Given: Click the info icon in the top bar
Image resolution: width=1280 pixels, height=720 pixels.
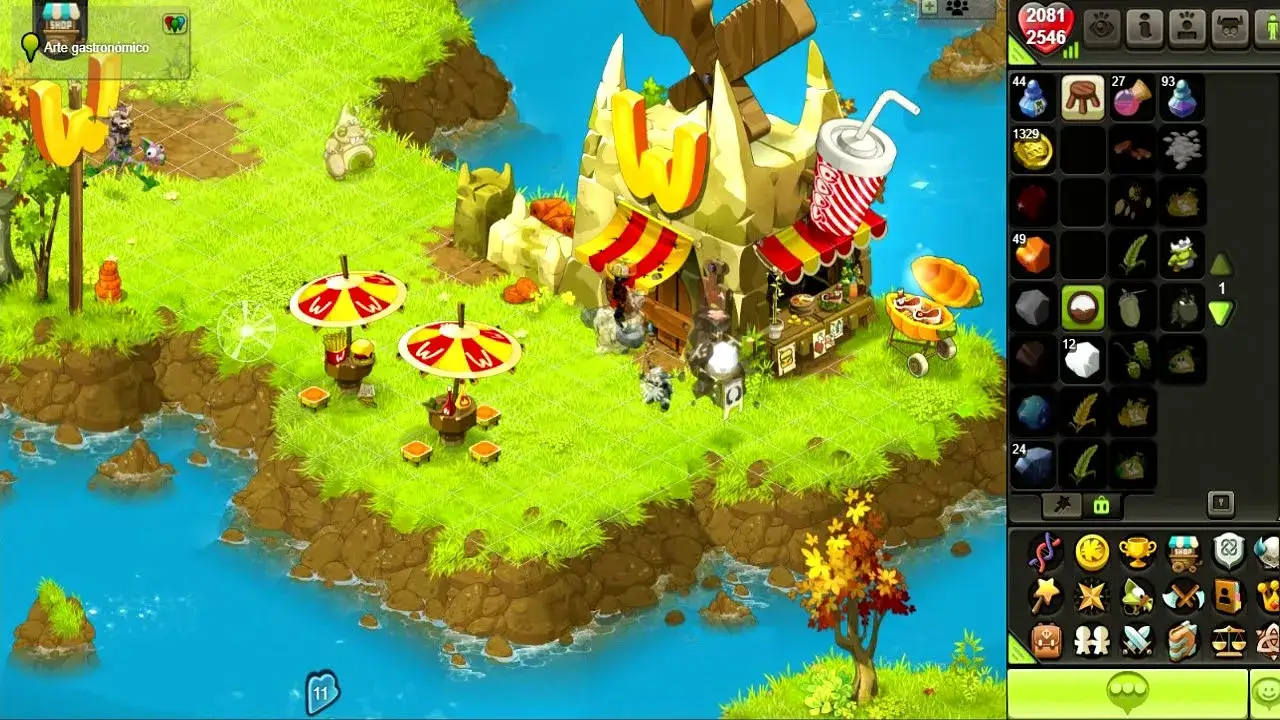Looking at the screenshot, I should click(1145, 26).
